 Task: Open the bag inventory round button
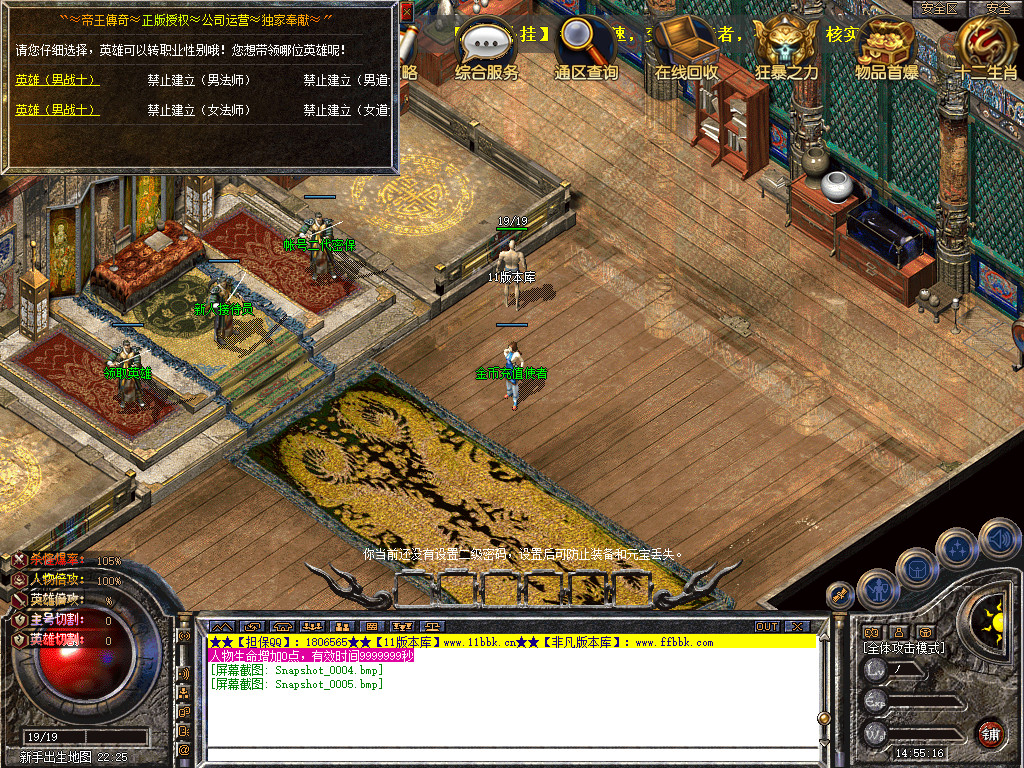pyautogui.click(x=917, y=570)
